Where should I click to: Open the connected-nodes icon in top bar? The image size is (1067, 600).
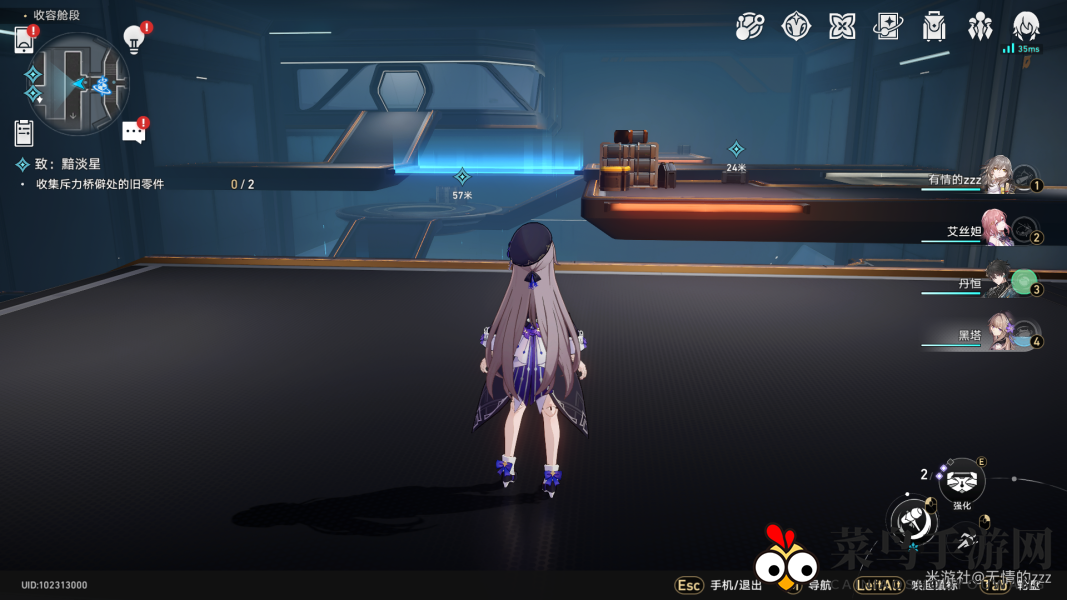pos(749,27)
